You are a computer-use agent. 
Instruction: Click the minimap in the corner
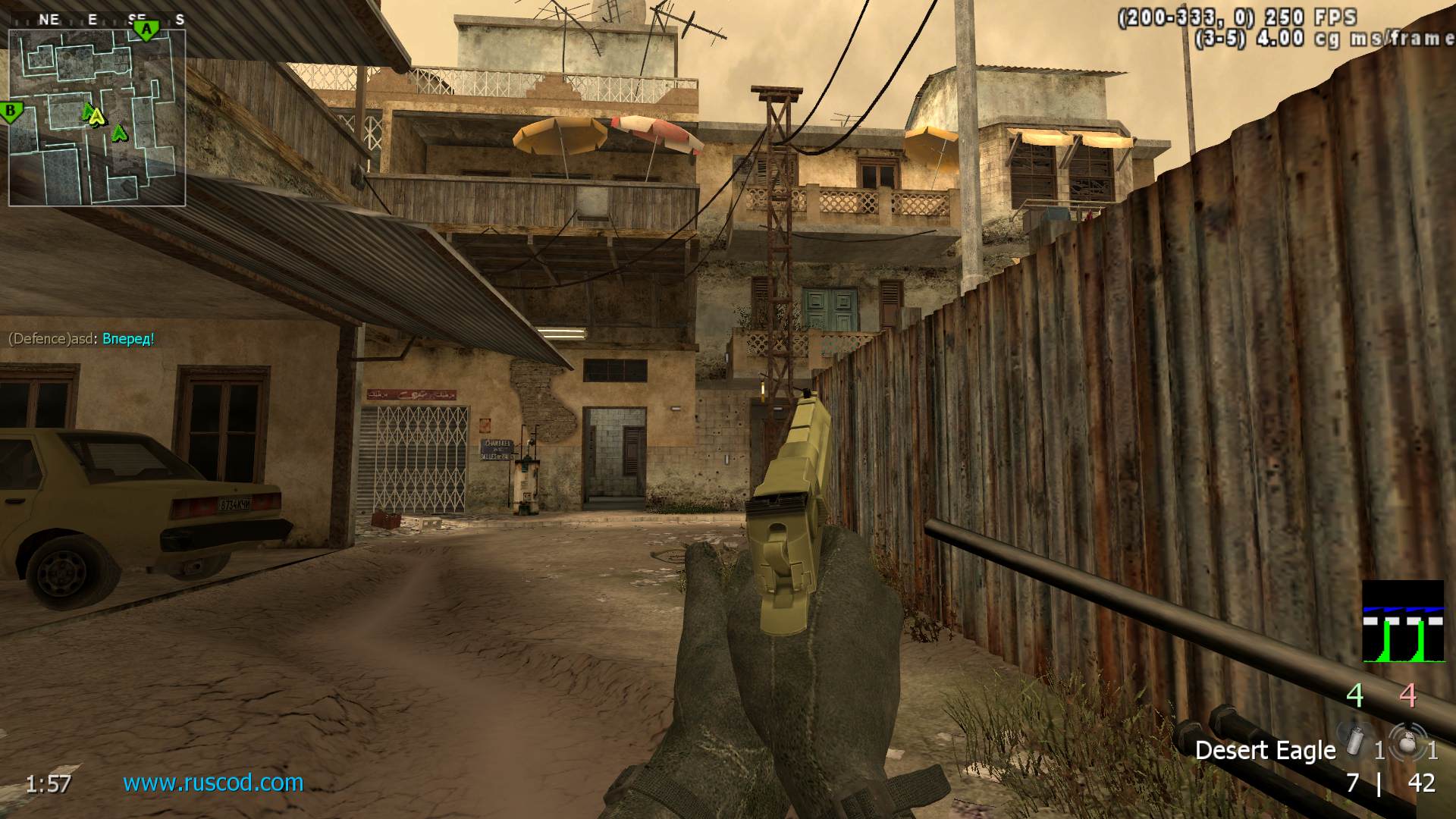(97, 118)
